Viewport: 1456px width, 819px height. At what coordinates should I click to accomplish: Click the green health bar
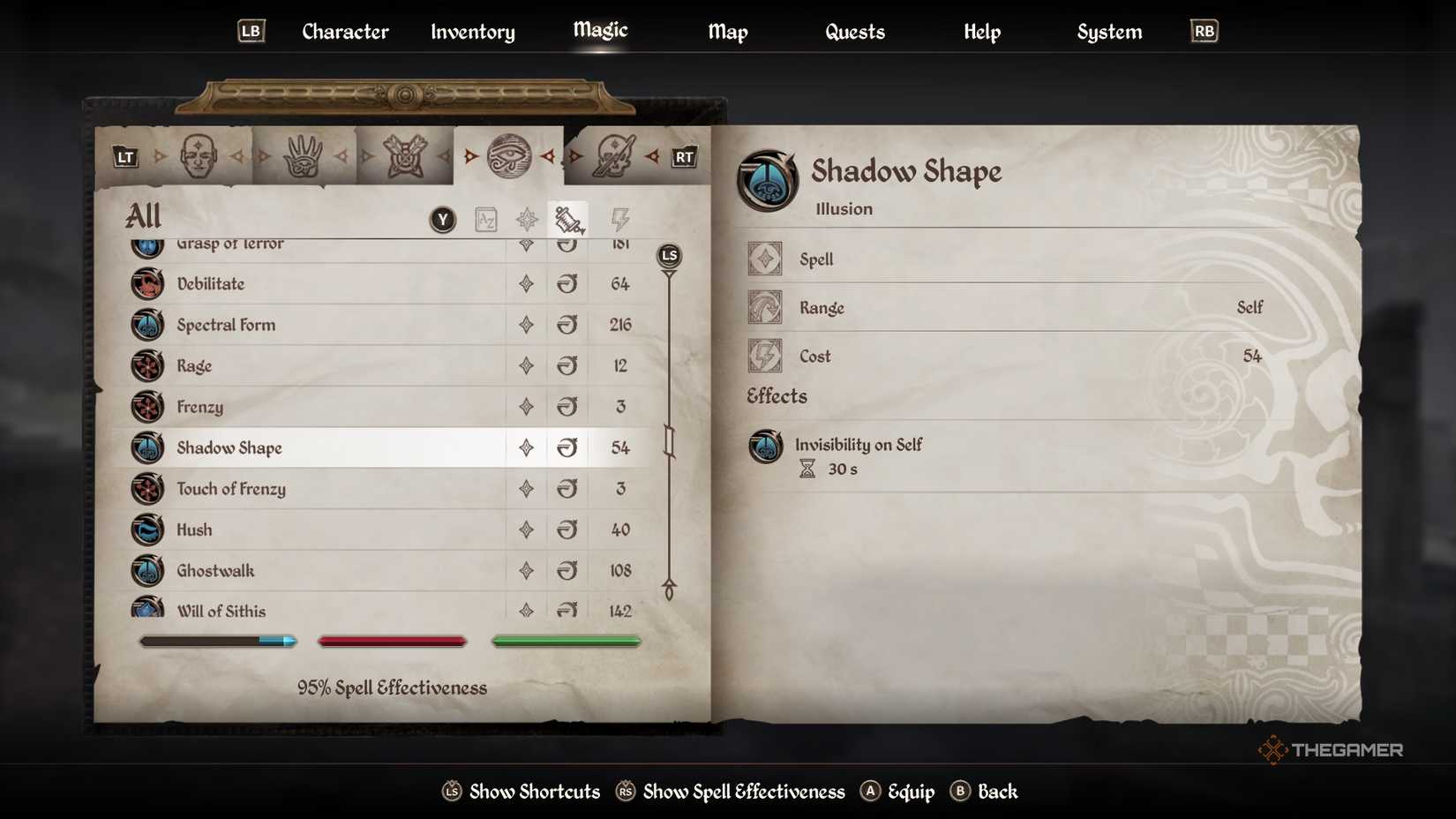click(566, 641)
